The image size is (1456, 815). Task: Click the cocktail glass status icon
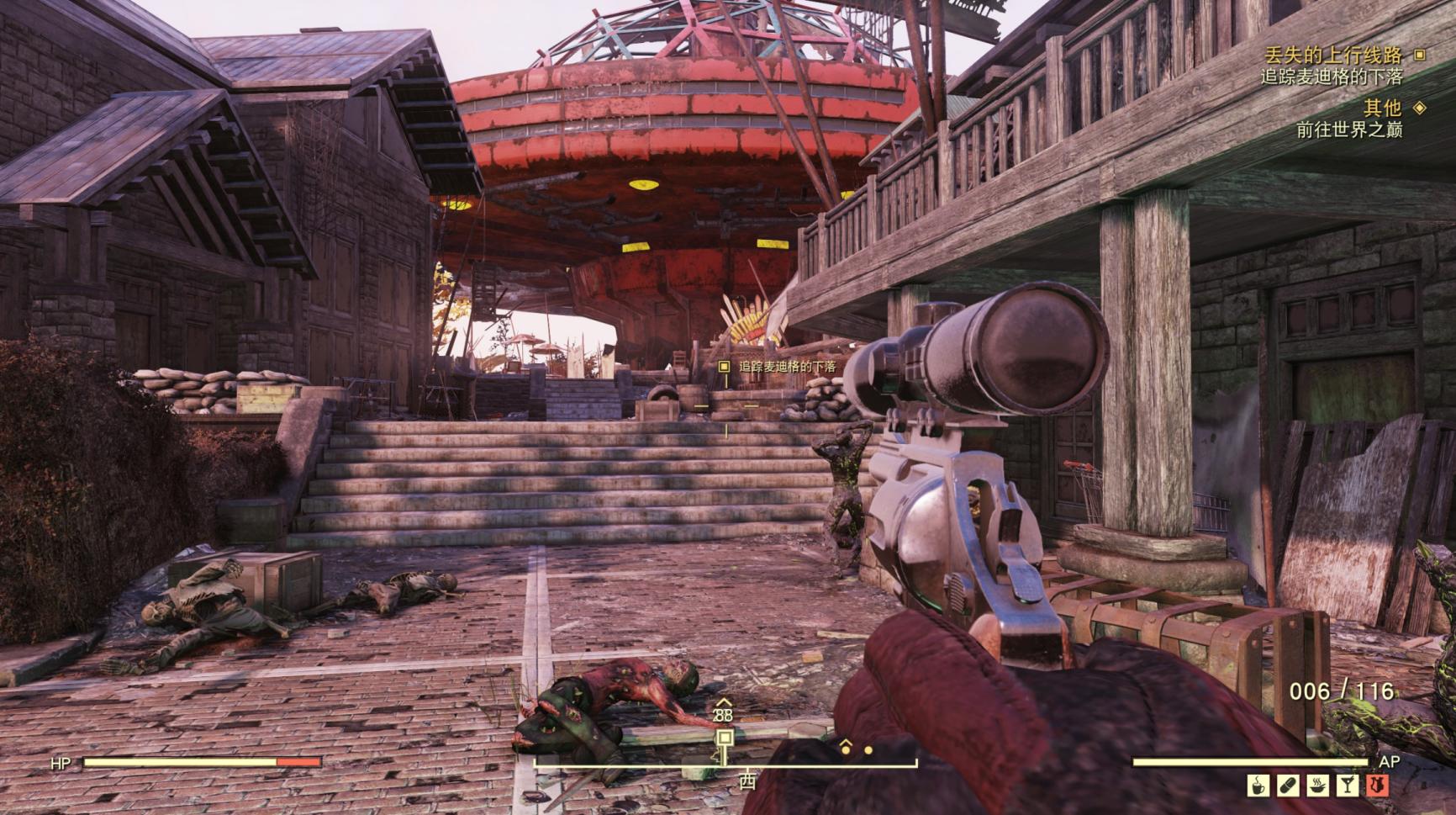[x=1347, y=786]
